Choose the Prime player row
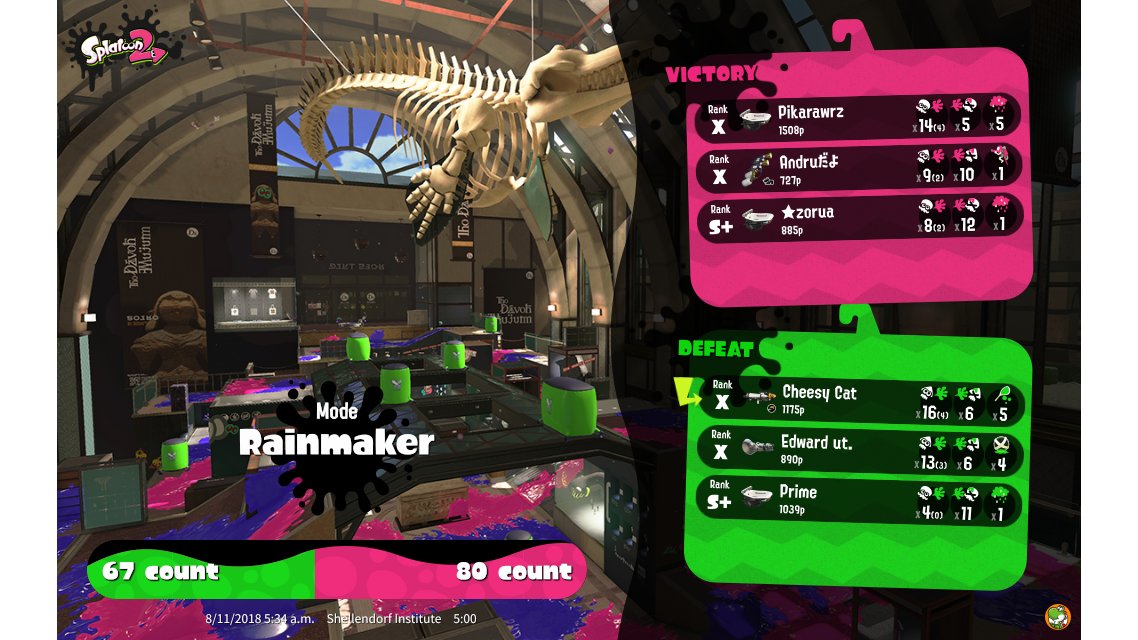The width and height of the screenshot is (1138, 640). [x=860, y=499]
